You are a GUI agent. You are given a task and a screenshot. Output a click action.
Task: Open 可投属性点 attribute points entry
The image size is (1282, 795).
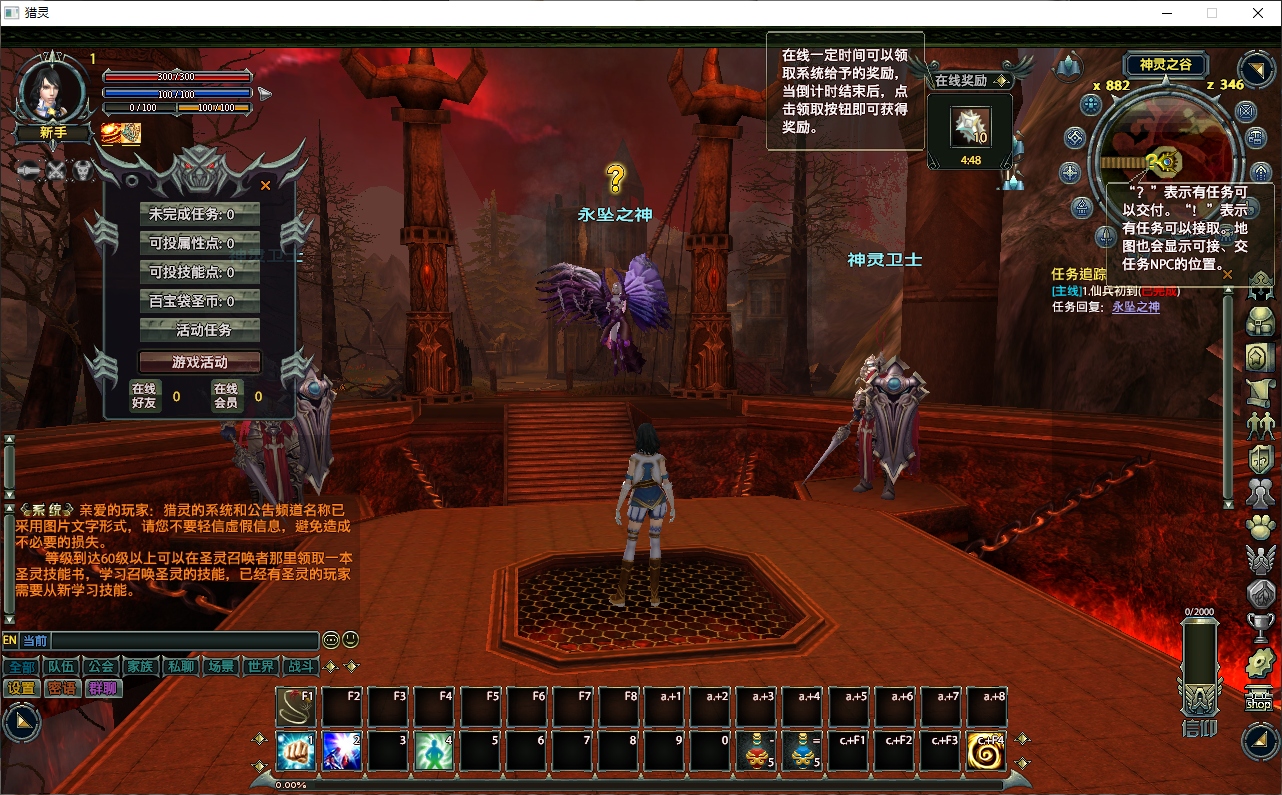pos(200,243)
